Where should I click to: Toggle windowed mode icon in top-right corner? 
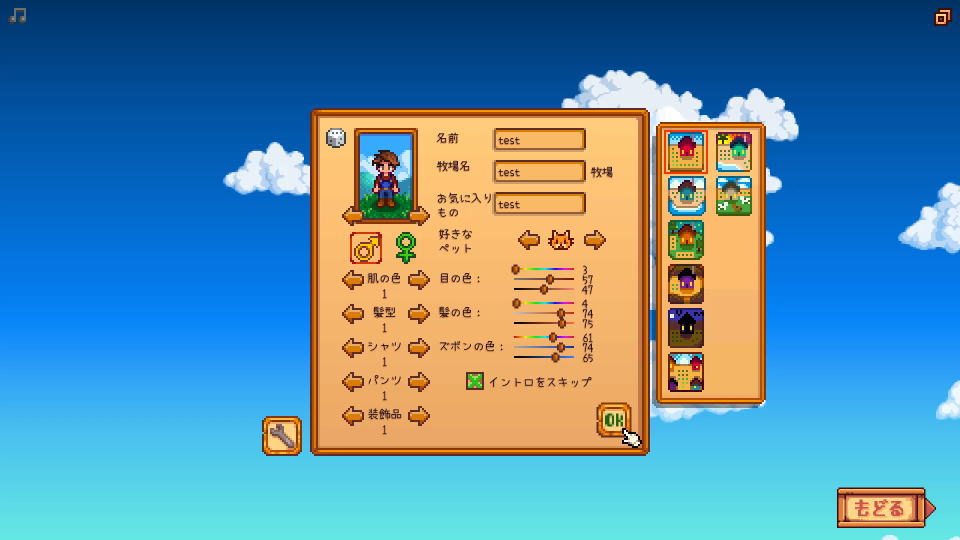pyautogui.click(x=942, y=17)
